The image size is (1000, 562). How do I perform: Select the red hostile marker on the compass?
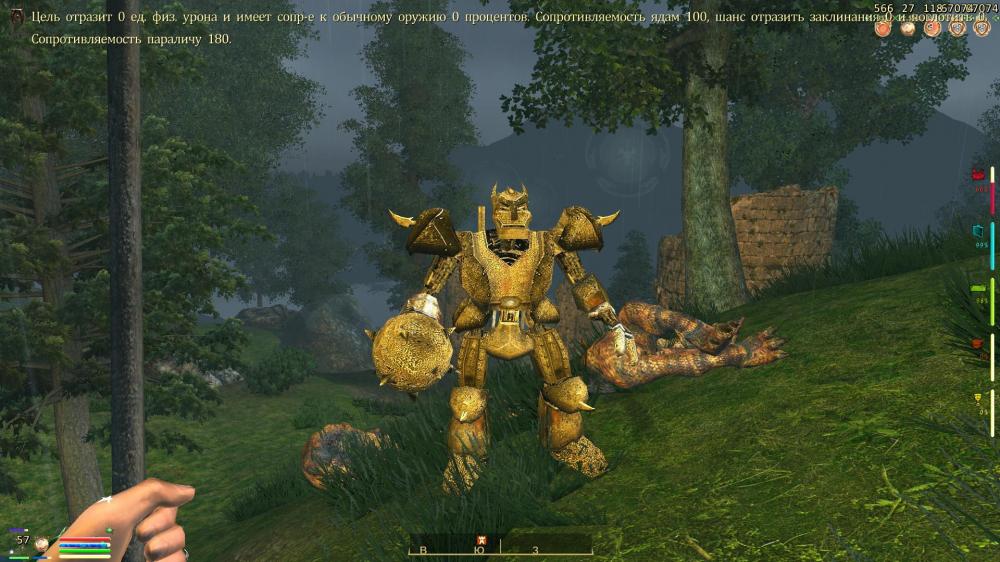[482, 540]
